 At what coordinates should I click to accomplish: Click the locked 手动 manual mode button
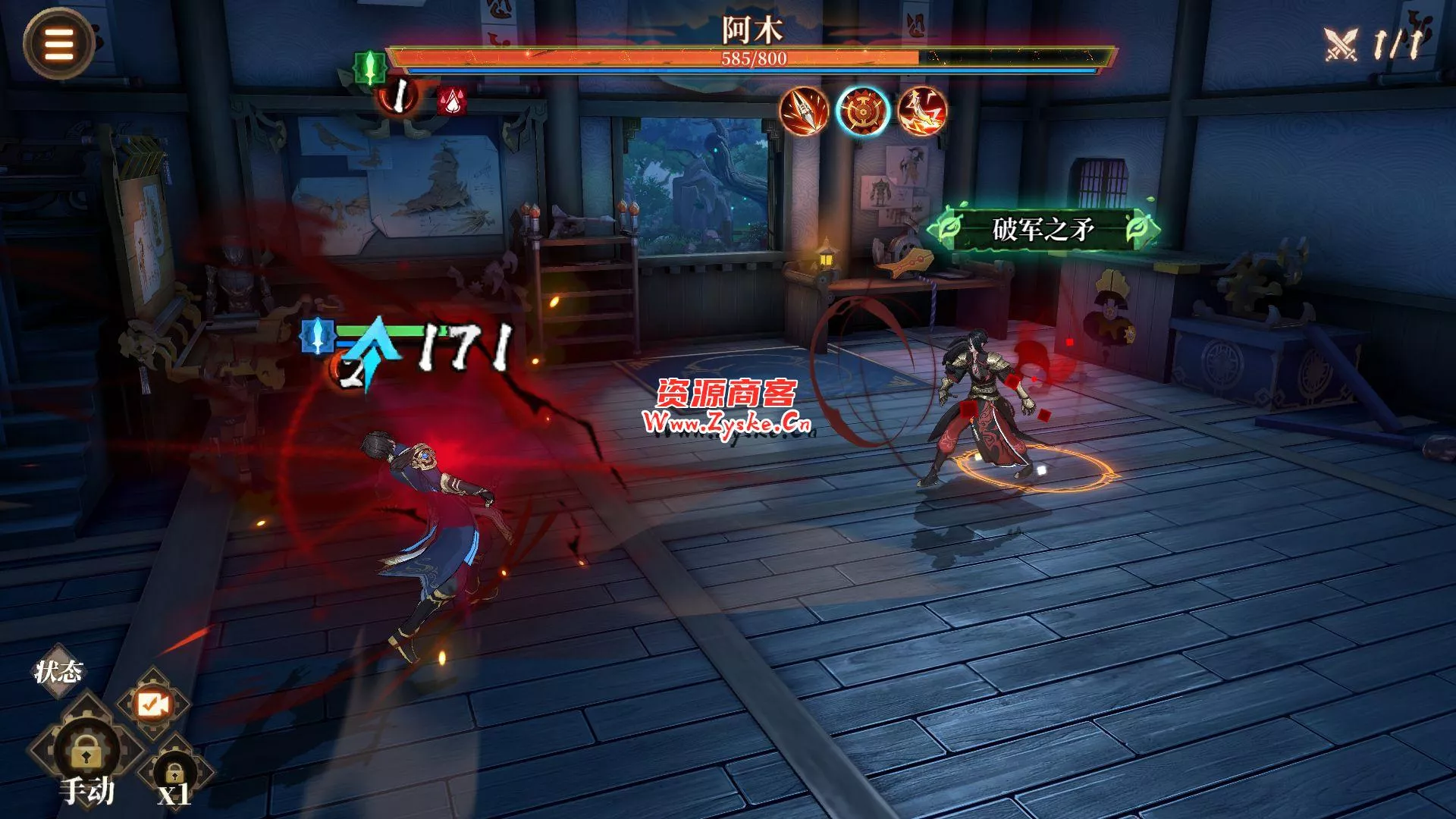point(85,755)
